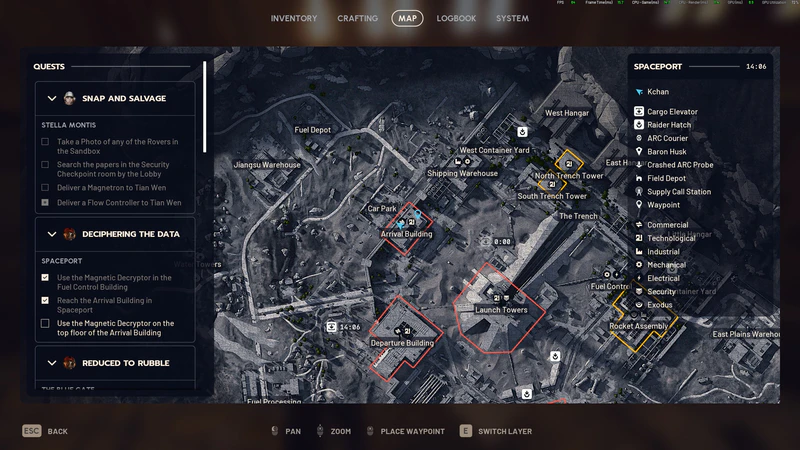Toggle the Raider Hatch legend entry

pos(668,125)
